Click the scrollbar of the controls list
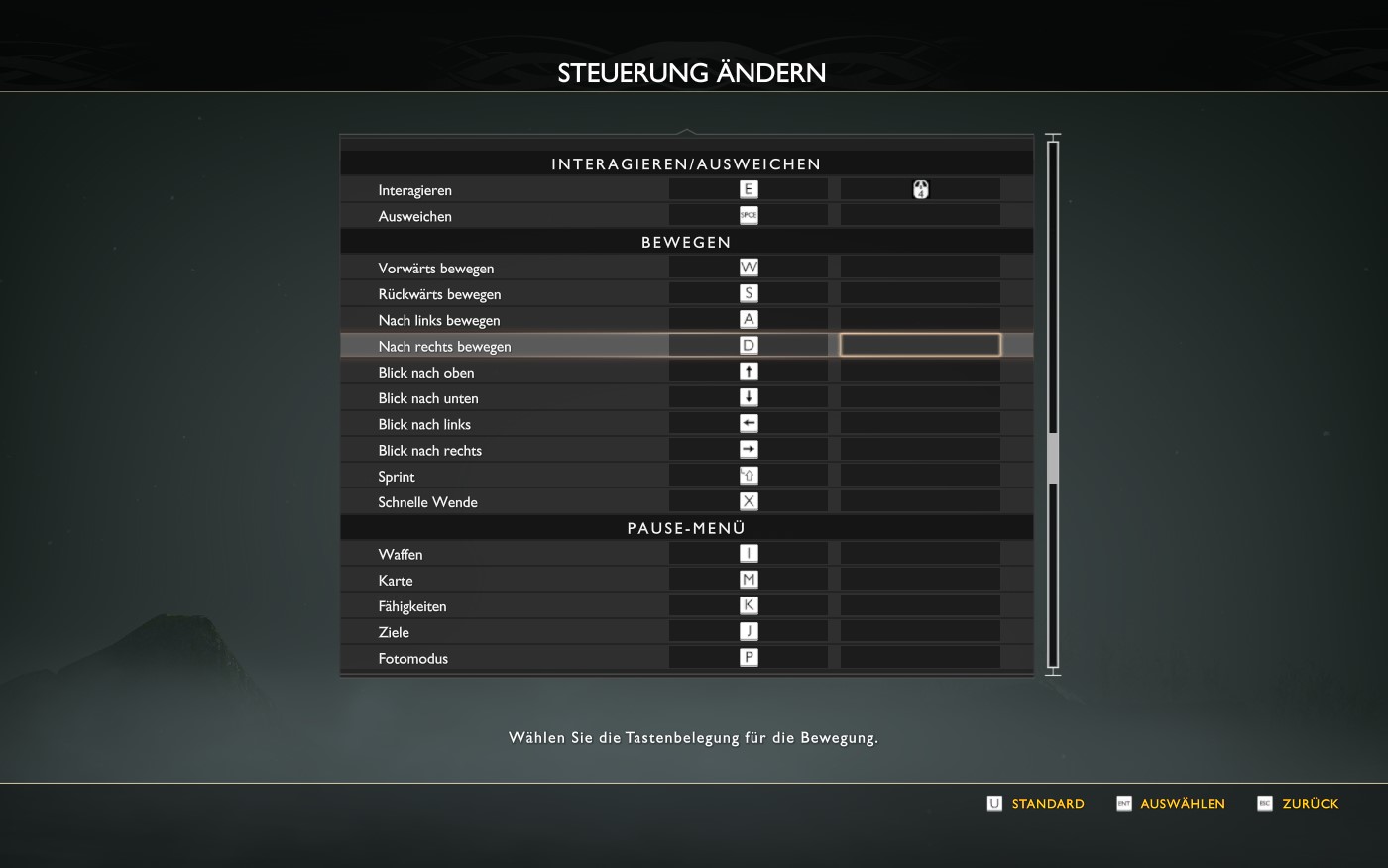This screenshot has height=868, width=1388. point(1053,456)
